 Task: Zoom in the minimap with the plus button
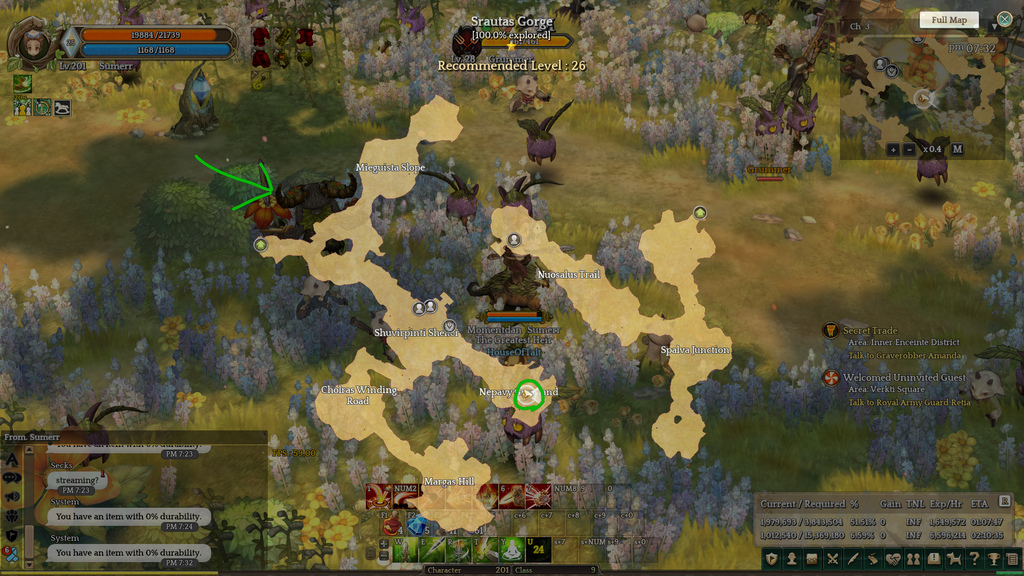(x=892, y=150)
